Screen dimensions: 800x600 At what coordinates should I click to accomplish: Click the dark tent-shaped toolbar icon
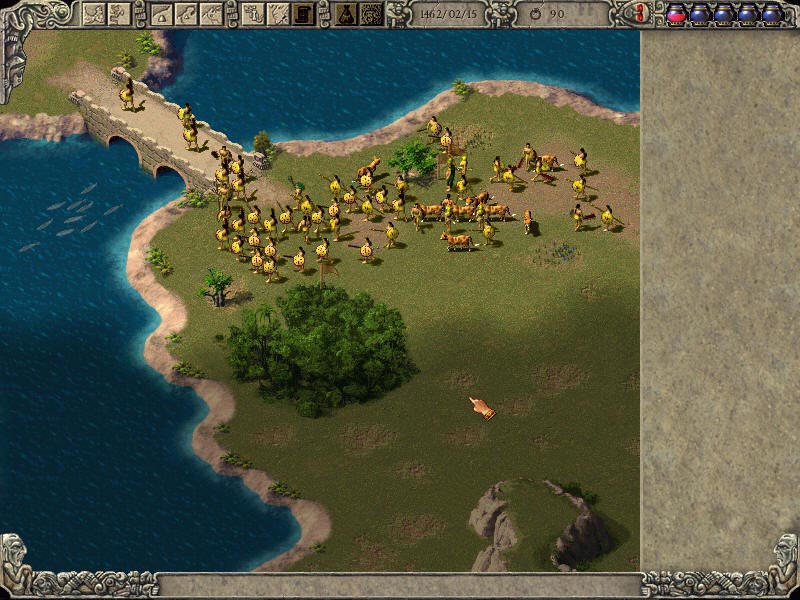click(346, 14)
